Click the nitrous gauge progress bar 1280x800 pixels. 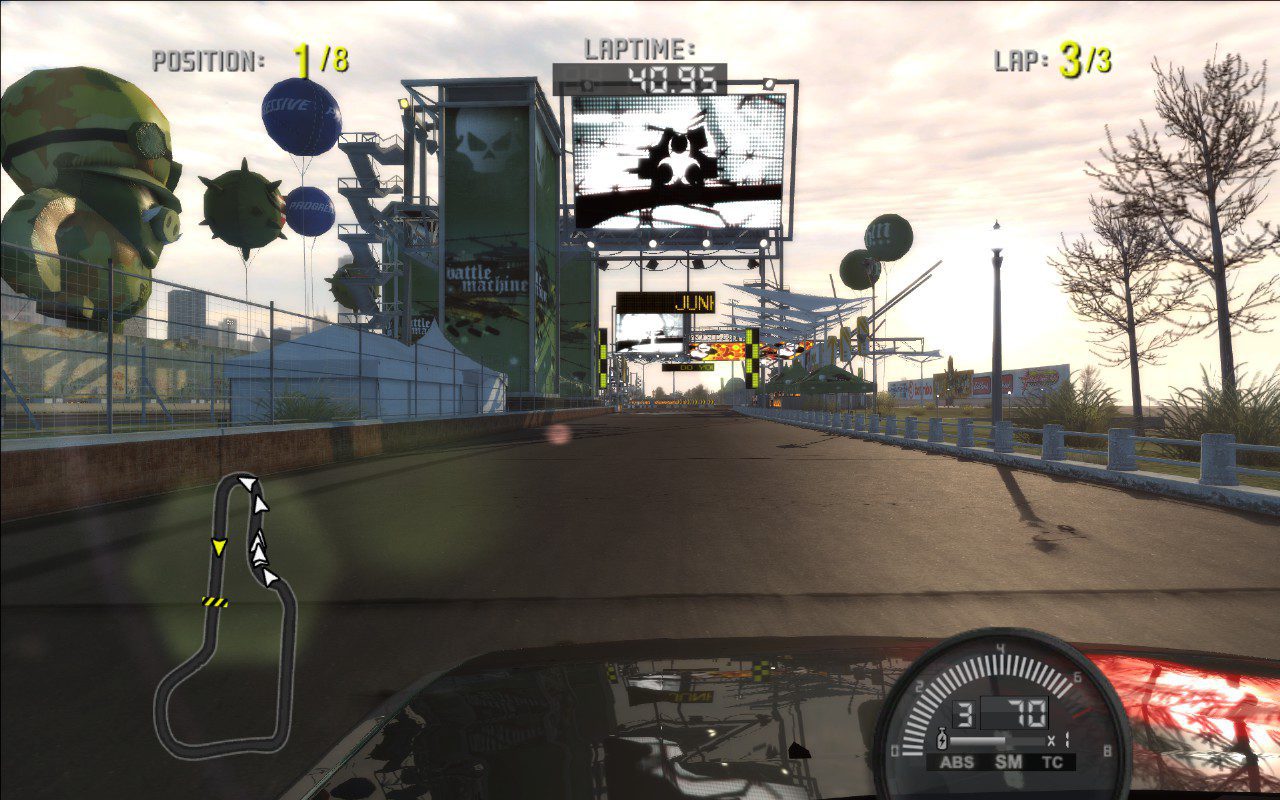pyautogui.click(x=996, y=740)
